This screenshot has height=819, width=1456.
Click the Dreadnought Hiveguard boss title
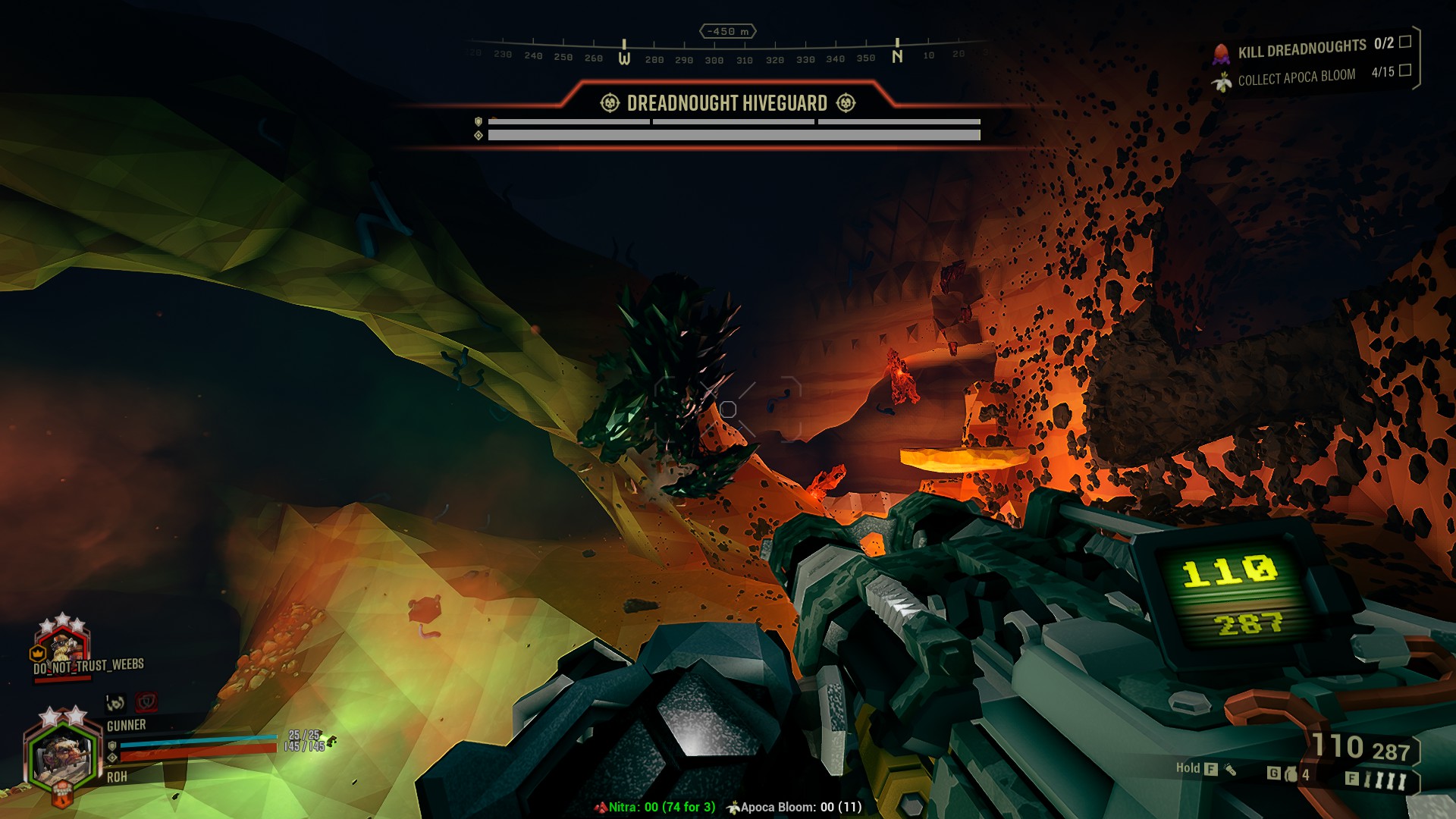[x=726, y=103]
